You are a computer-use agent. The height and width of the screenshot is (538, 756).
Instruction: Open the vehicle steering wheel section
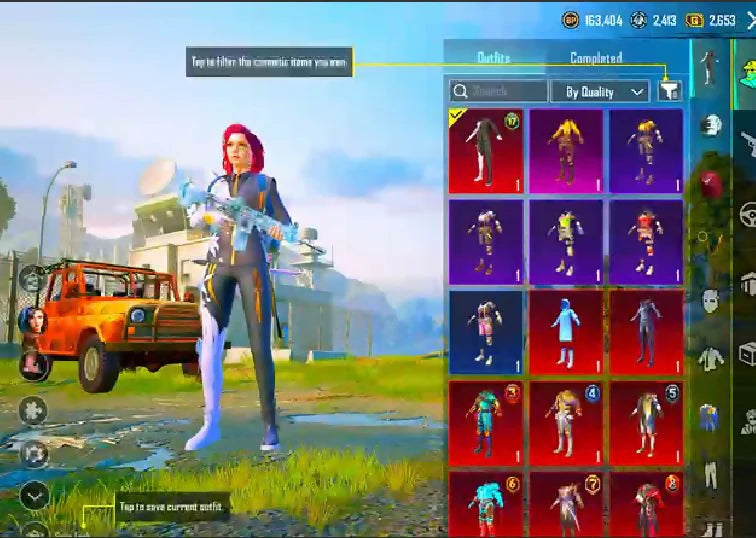pyautogui.click(x=747, y=213)
